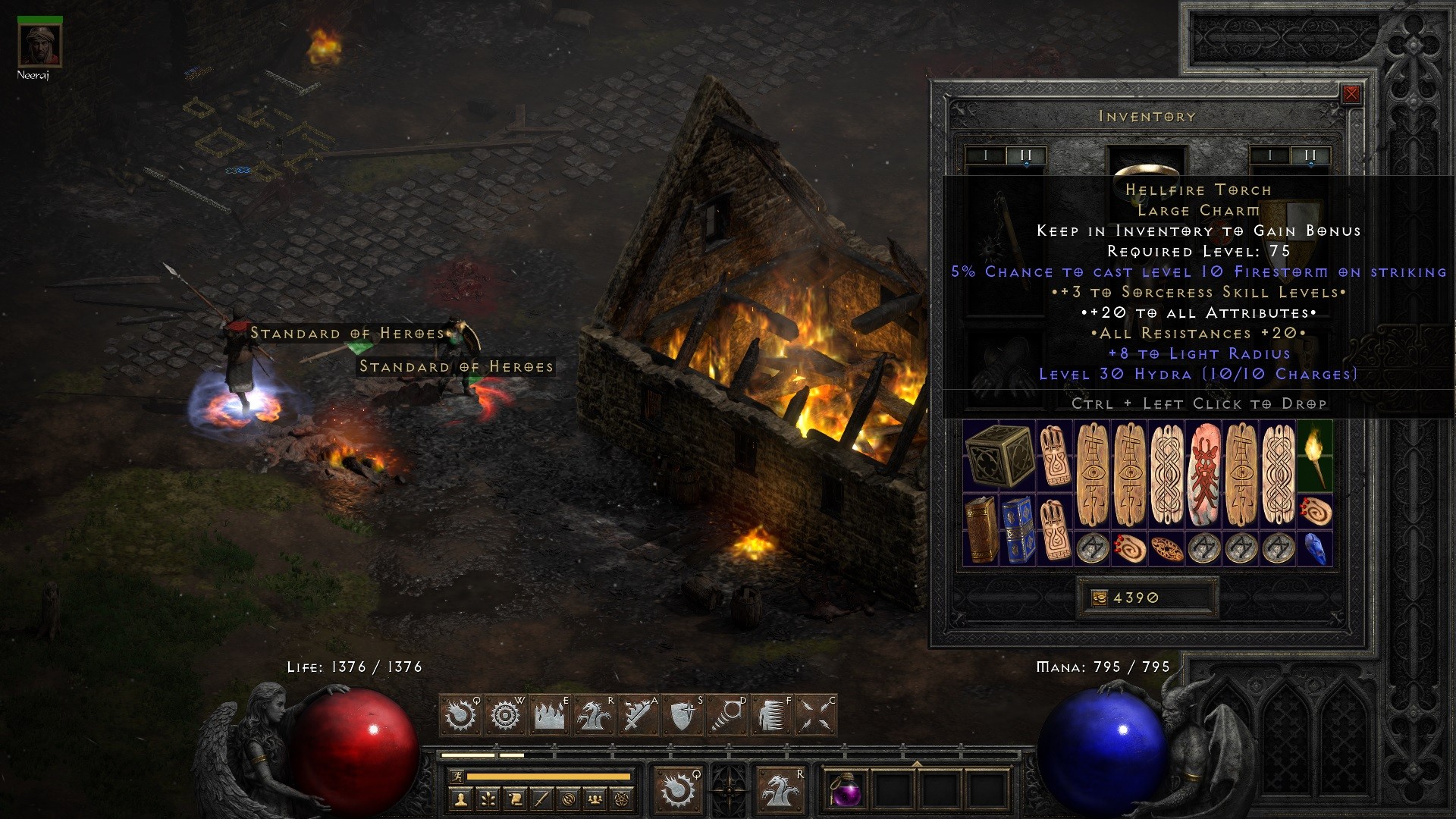
Task: Switch to the Inventory tab header
Action: [1147, 117]
